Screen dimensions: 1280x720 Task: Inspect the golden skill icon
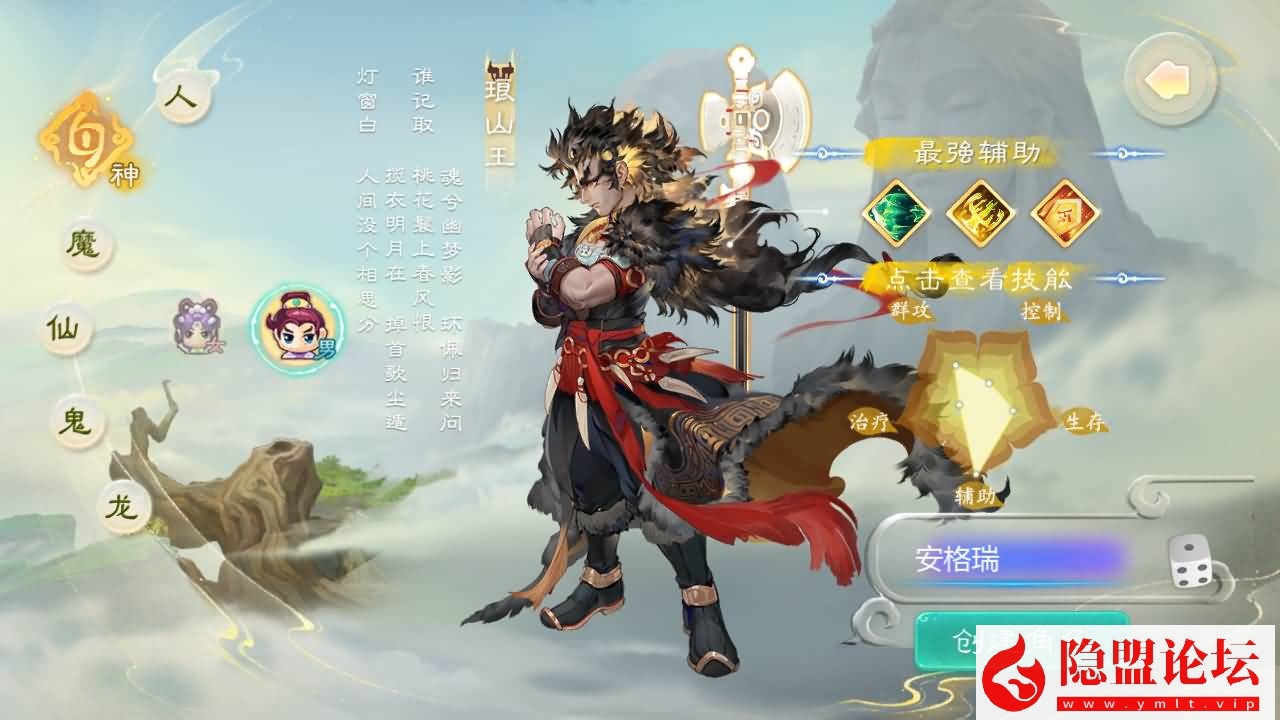click(981, 212)
